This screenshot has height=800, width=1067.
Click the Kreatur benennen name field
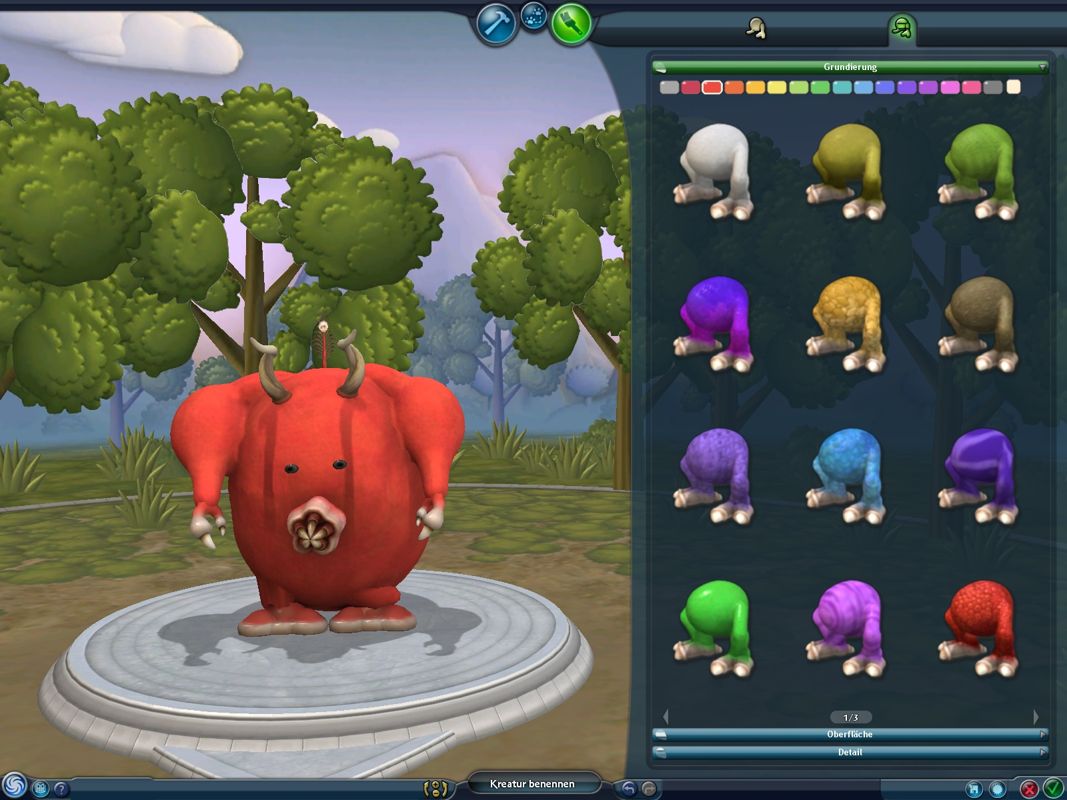(x=533, y=784)
